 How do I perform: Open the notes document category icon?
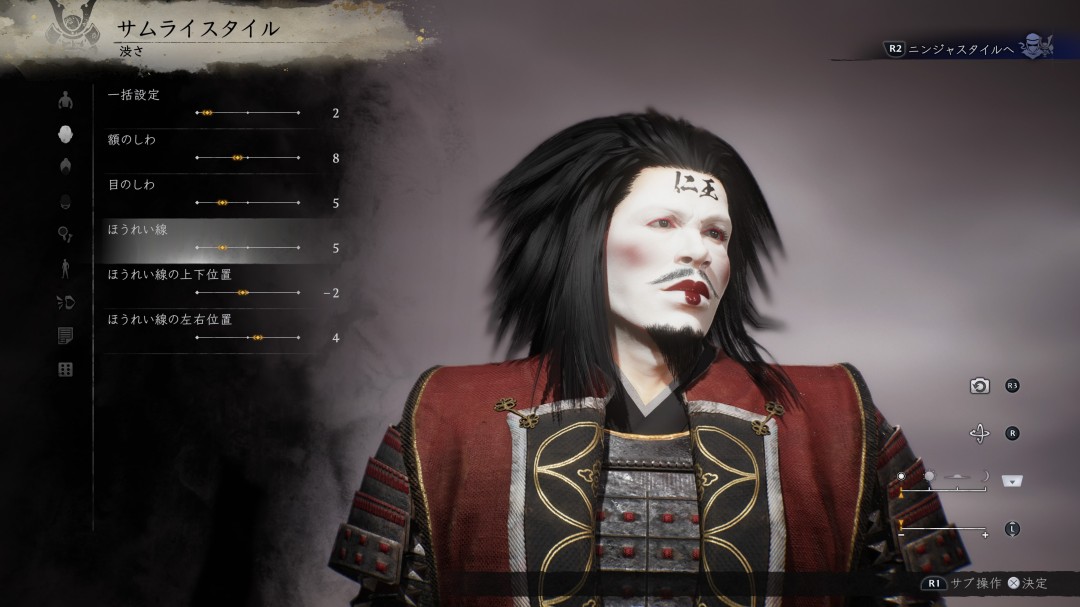[66, 336]
